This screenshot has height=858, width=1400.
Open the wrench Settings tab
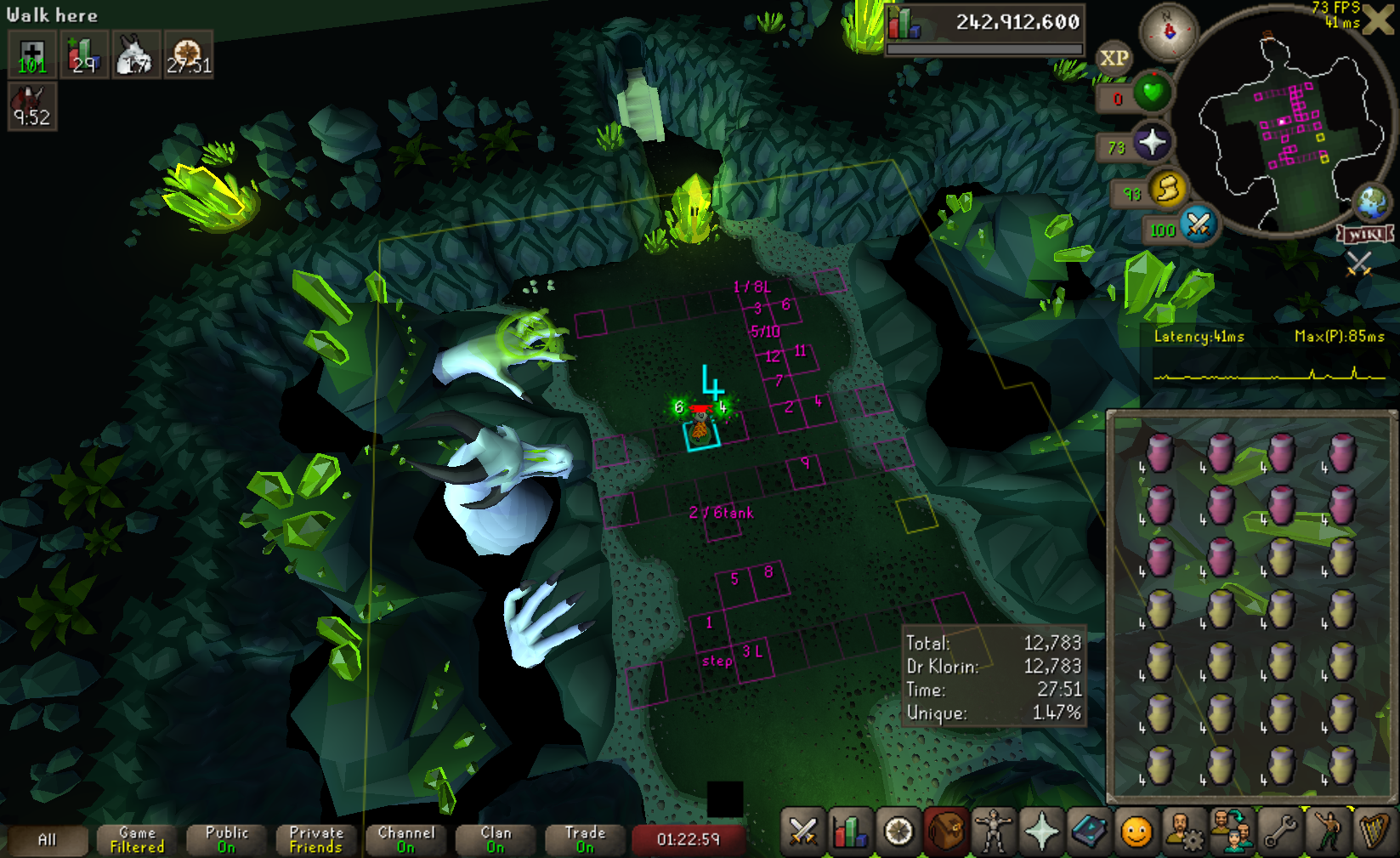pyautogui.click(x=1279, y=831)
